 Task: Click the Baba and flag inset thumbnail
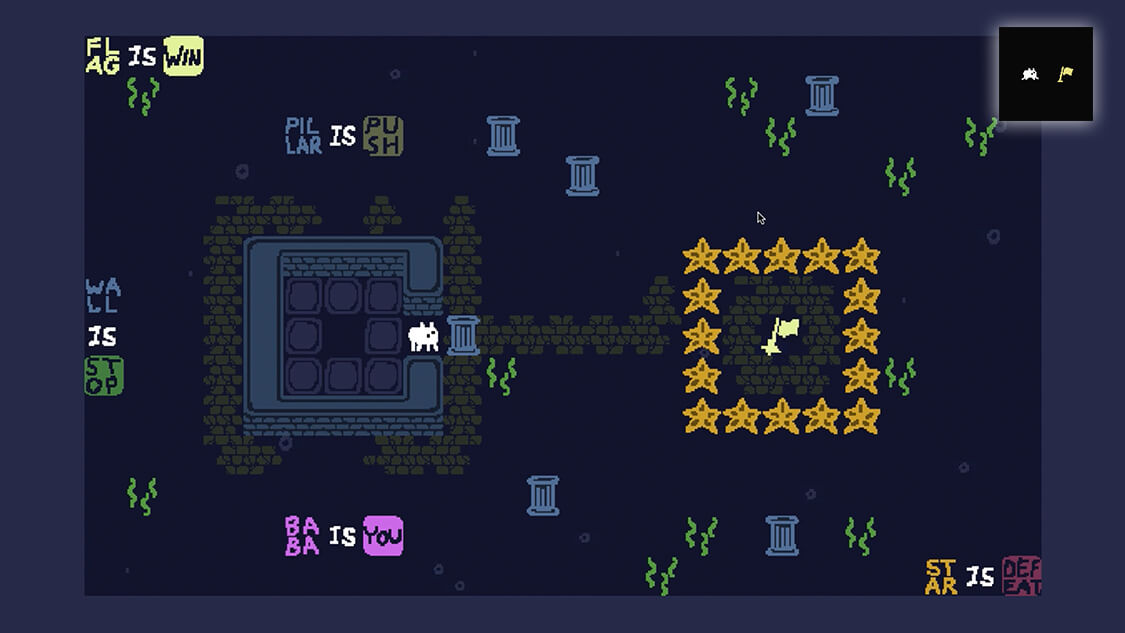coord(1045,74)
